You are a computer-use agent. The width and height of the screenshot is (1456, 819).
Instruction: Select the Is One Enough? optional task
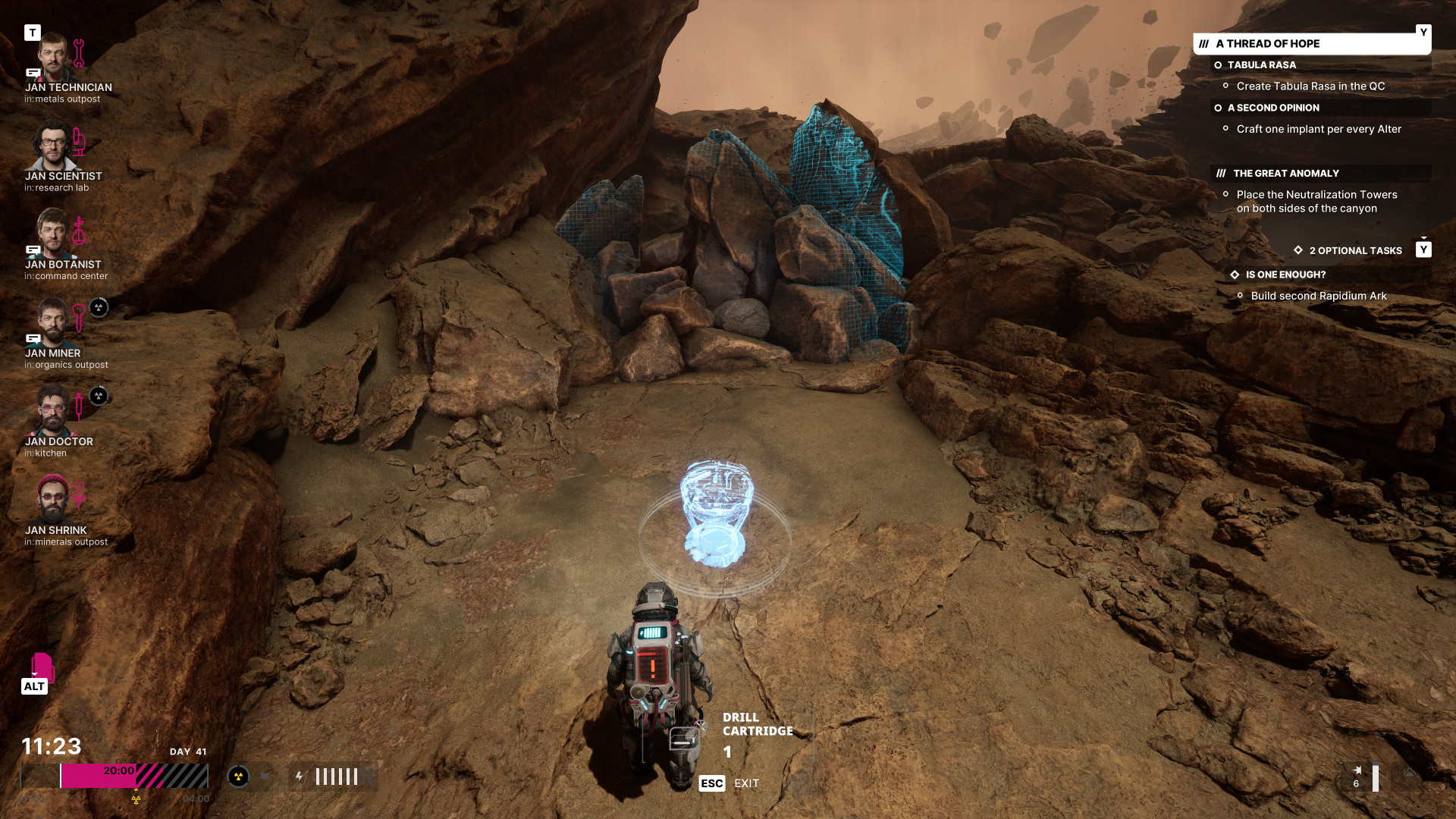pos(1285,275)
